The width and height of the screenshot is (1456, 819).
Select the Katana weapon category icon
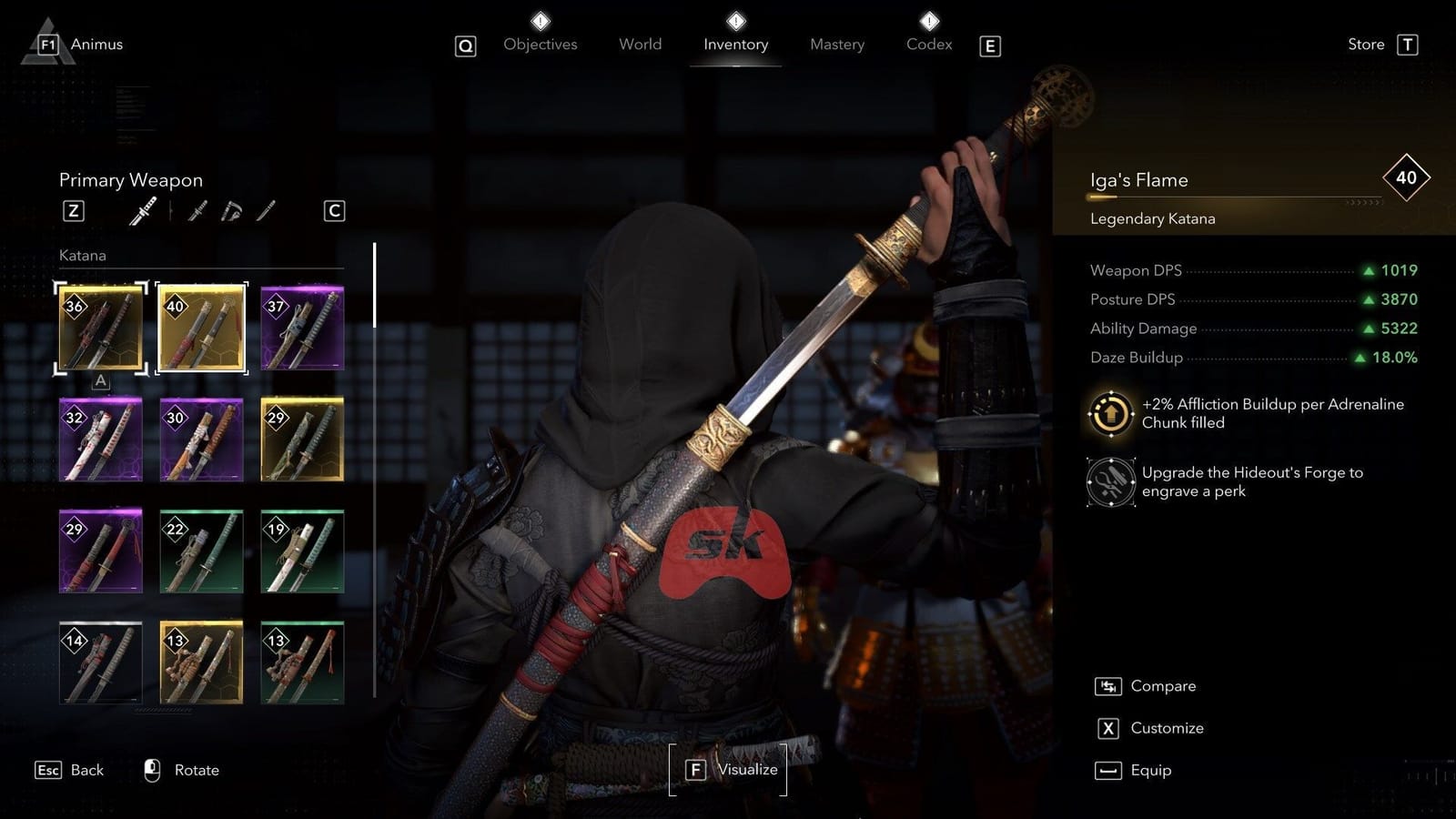tap(143, 211)
